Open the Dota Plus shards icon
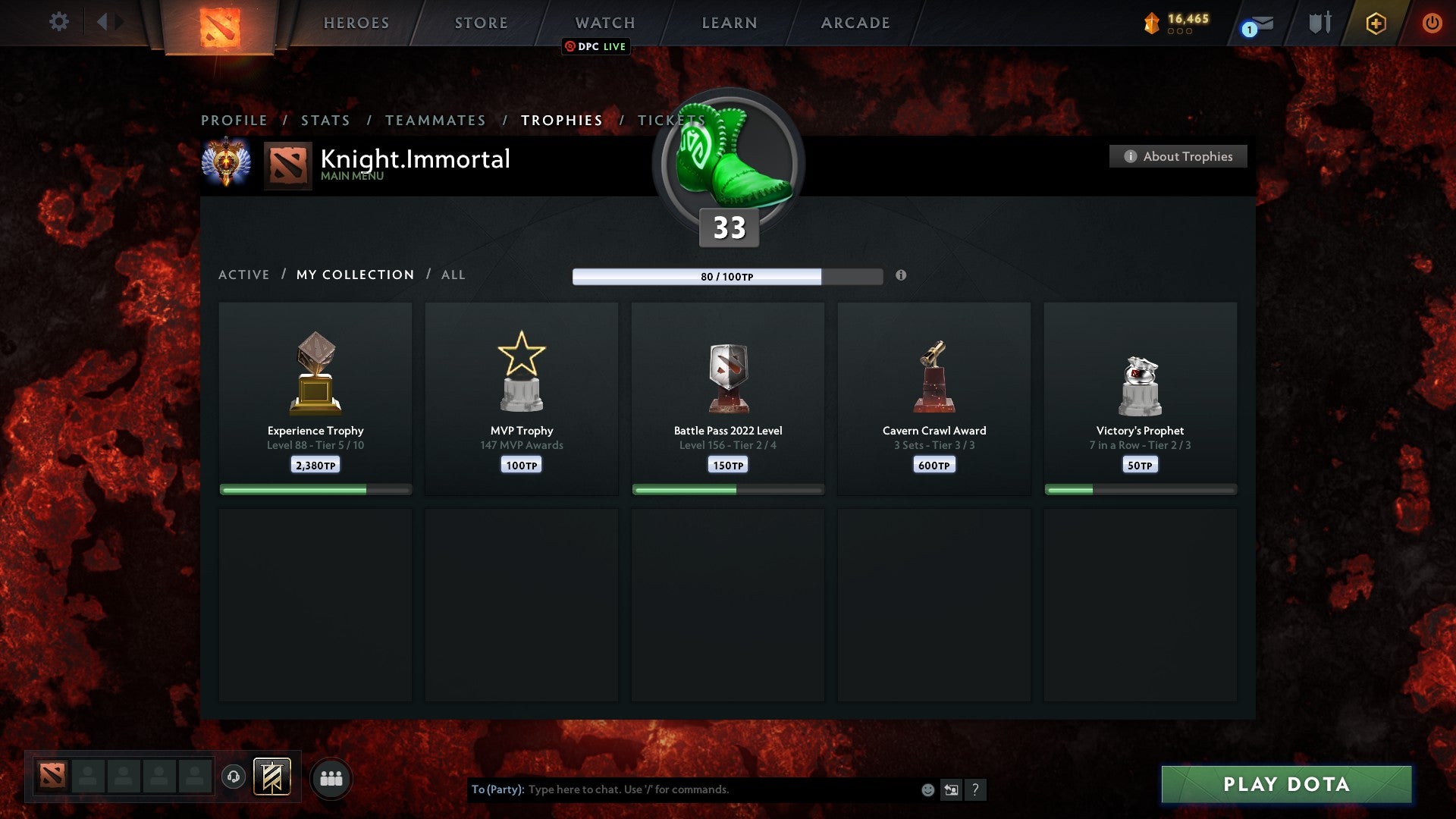 (1150, 23)
